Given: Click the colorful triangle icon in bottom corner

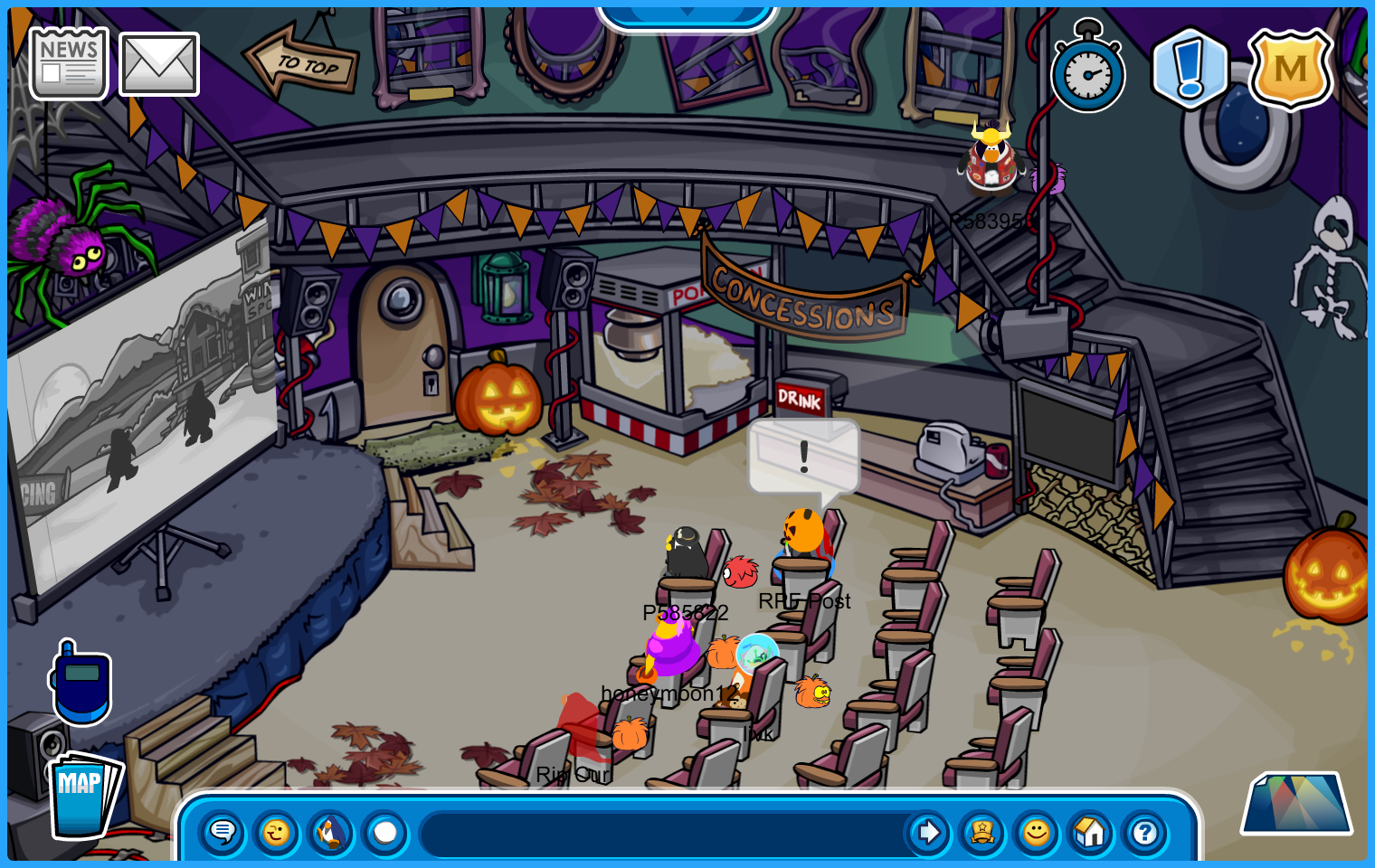Looking at the screenshot, I should [x=1296, y=804].
